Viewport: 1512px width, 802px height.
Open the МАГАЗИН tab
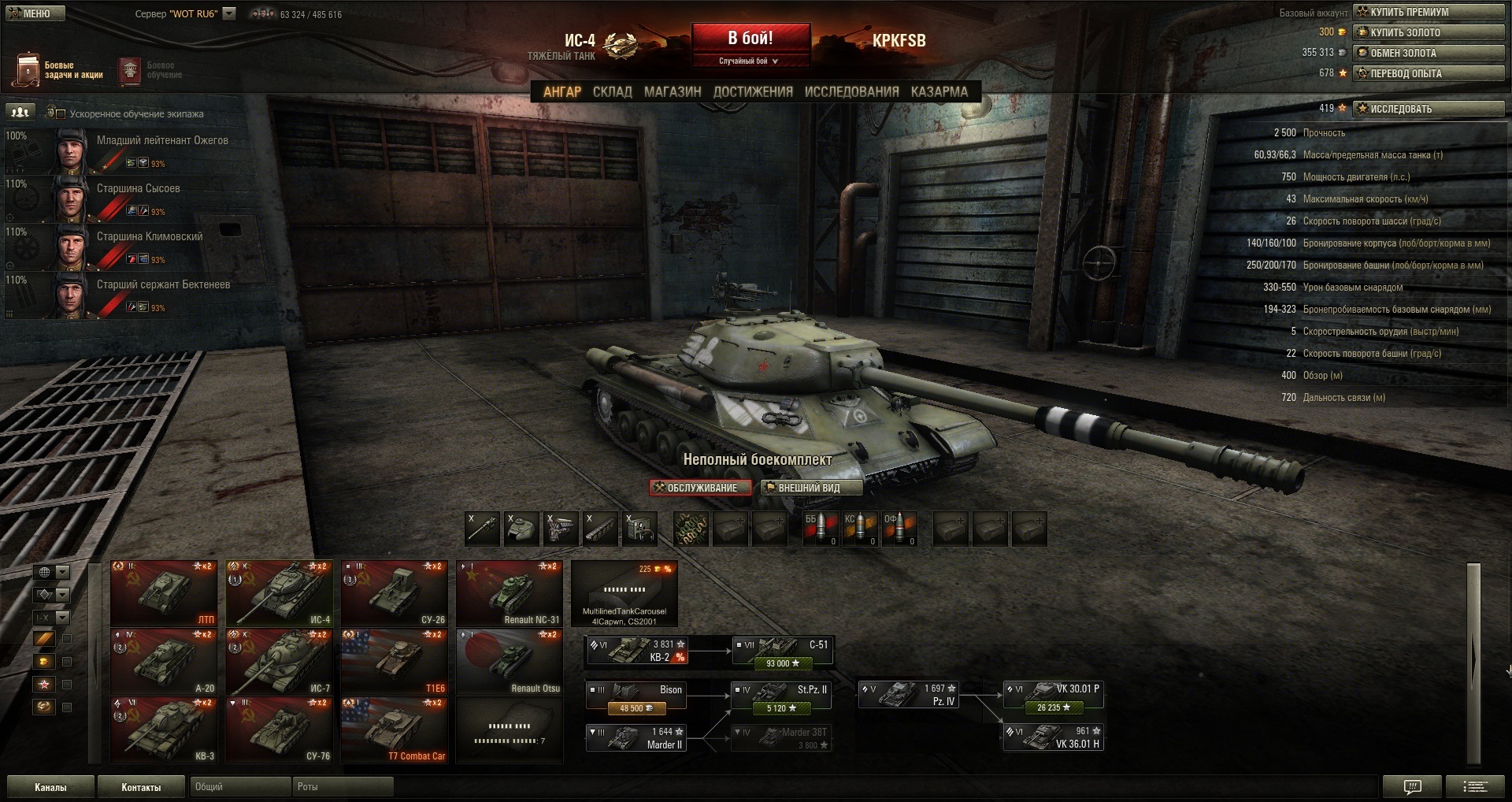tap(673, 91)
